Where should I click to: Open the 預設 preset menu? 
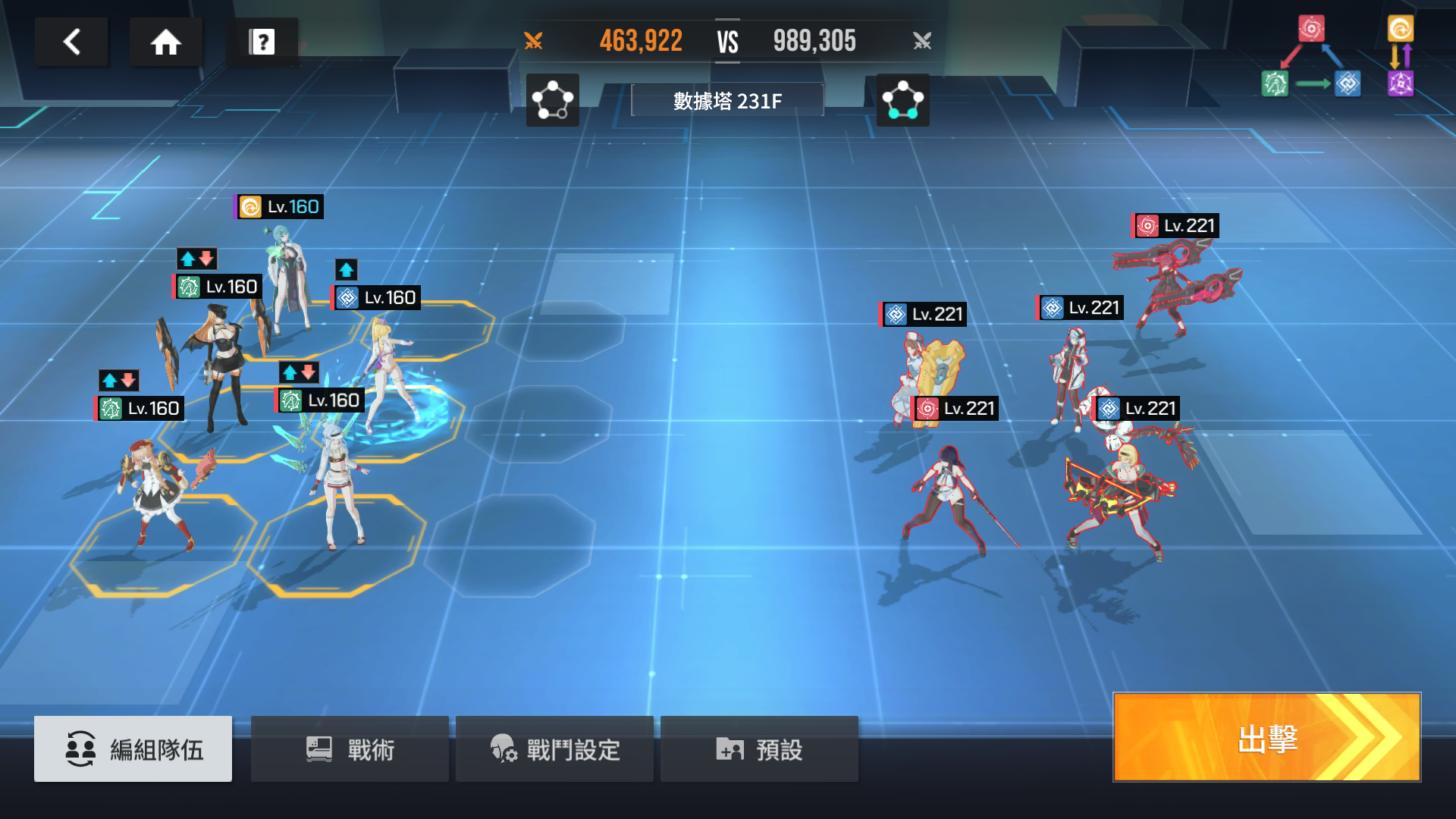click(x=759, y=749)
